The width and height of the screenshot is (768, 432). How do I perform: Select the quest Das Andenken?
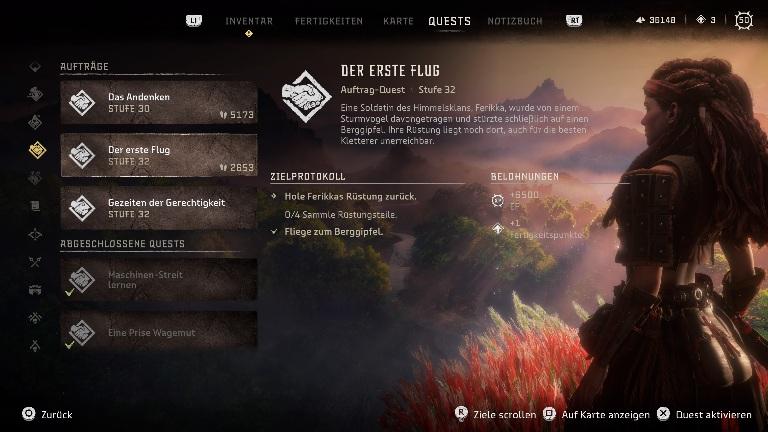158,102
